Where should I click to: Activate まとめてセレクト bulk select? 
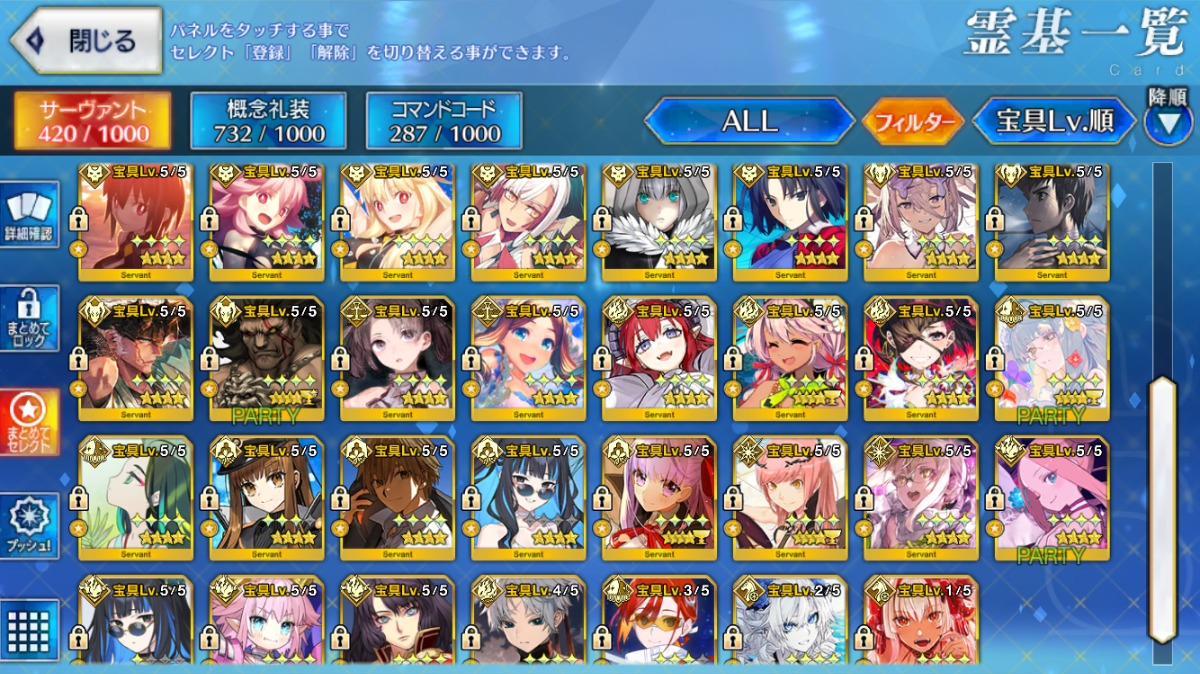point(29,421)
